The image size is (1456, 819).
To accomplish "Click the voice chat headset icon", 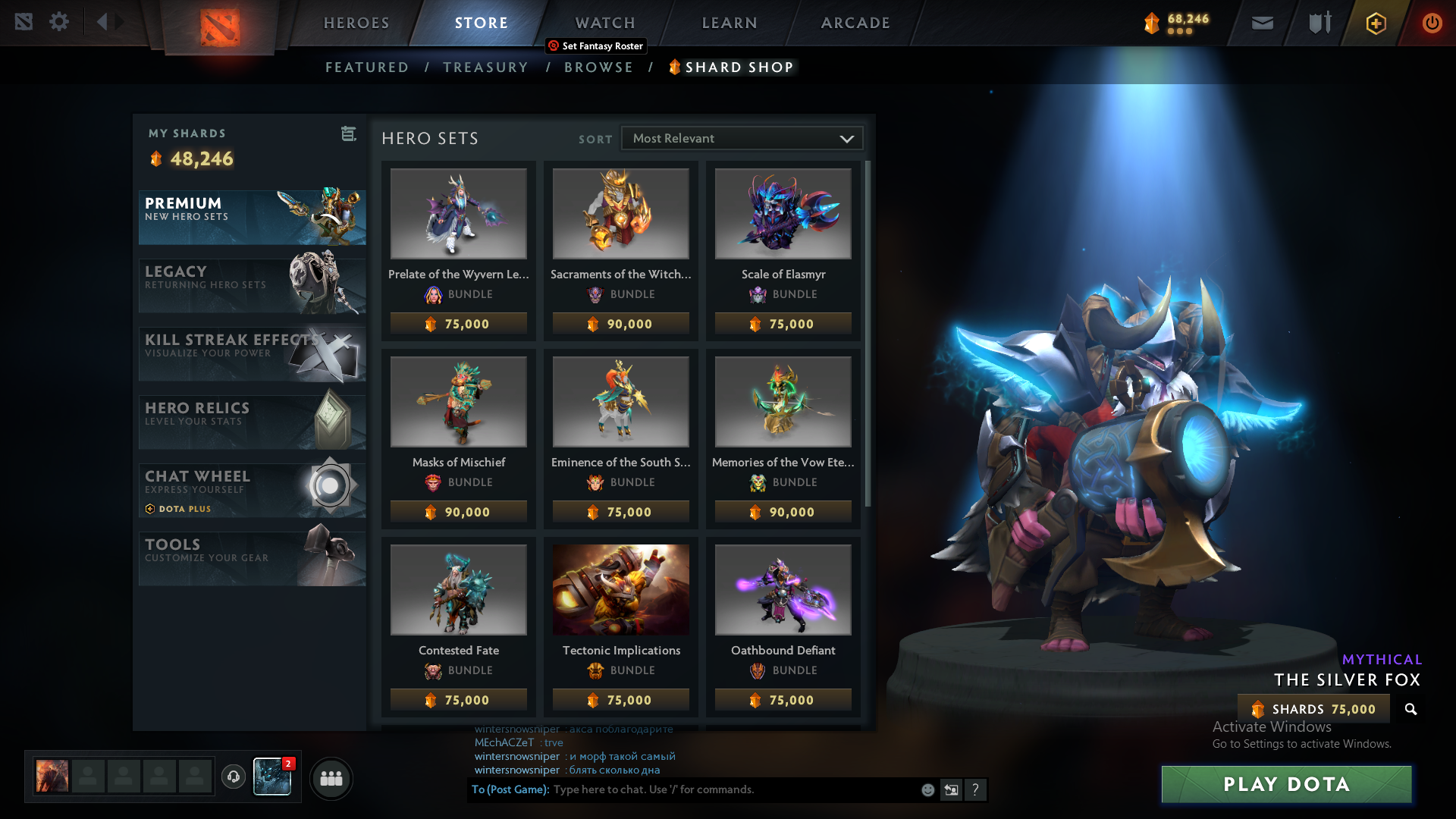I will point(234,778).
